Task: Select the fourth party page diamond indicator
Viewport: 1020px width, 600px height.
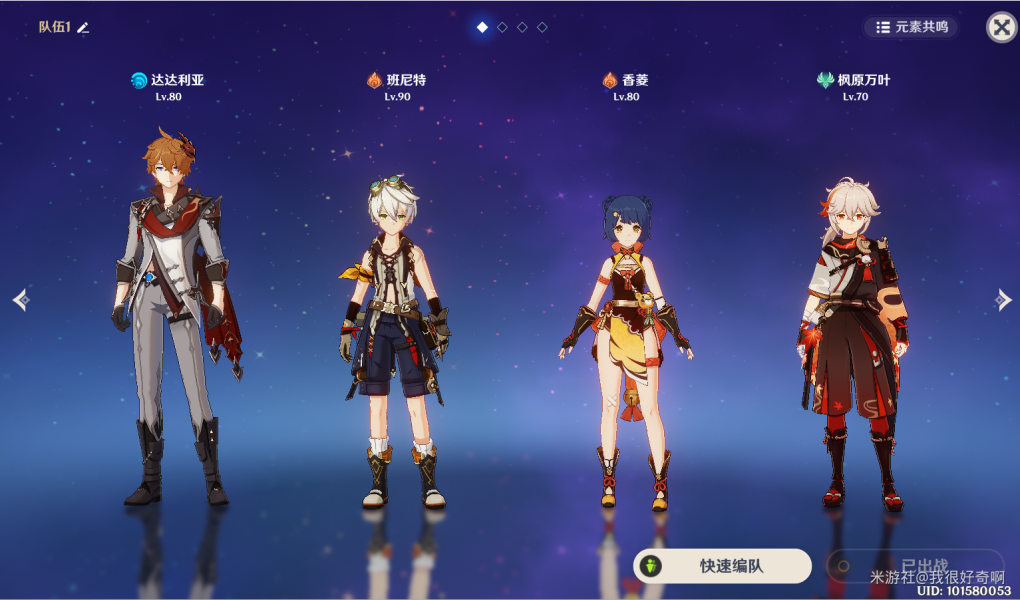Action: 542,27
